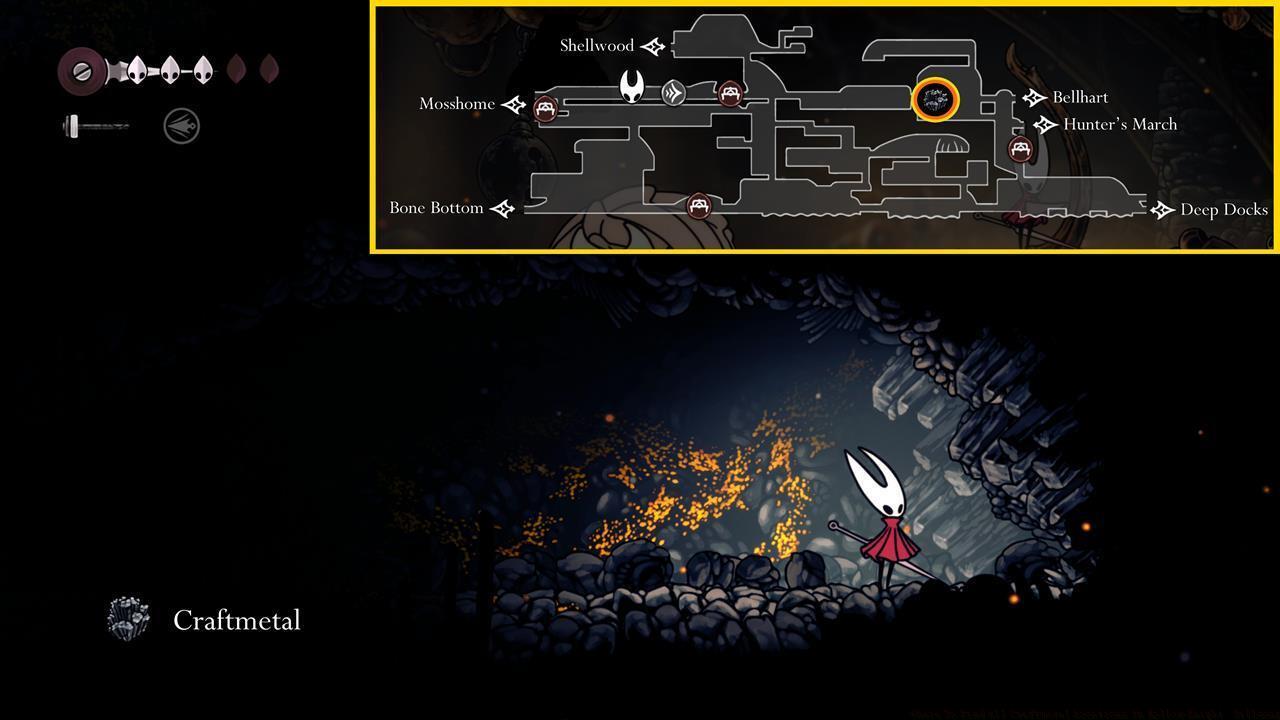Screen dimensions: 1280x720
Task: Select the circled Bellhart town marker
Action: coord(935,100)
